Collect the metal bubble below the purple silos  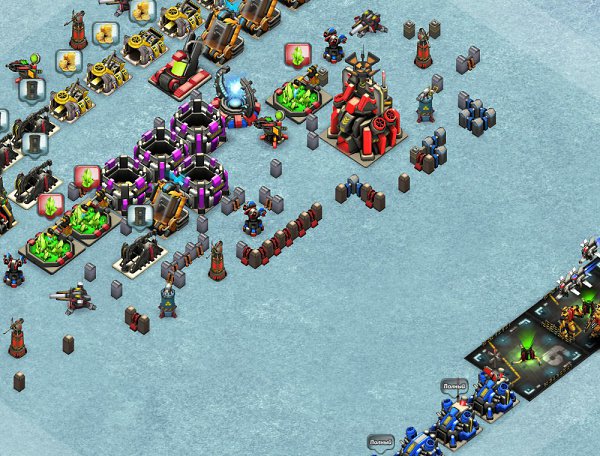139,215
